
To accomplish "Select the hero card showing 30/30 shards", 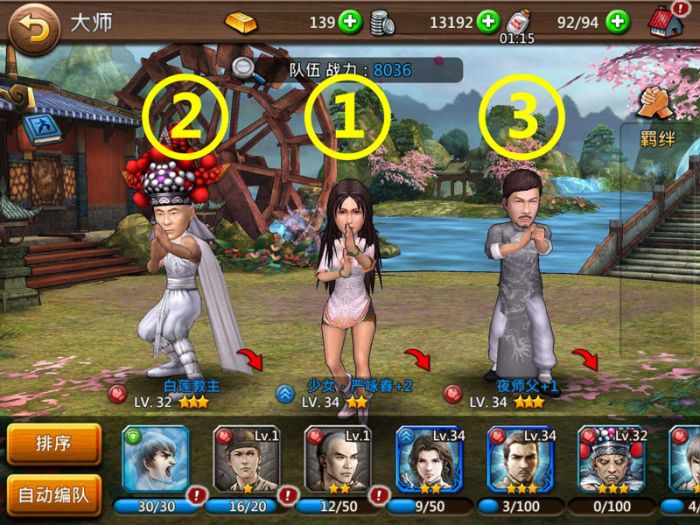I will pos(155,462).
